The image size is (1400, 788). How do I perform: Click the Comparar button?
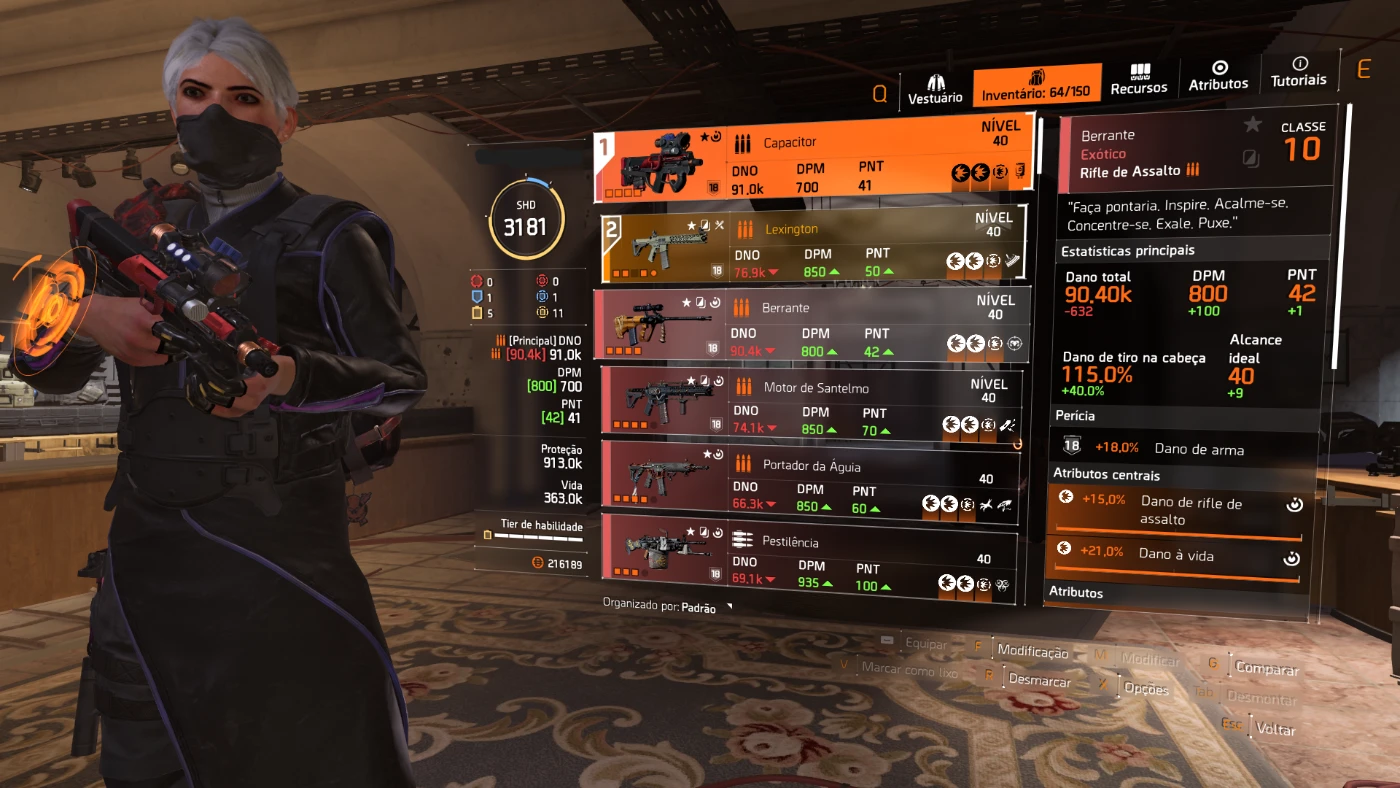tap(1267, 669)
